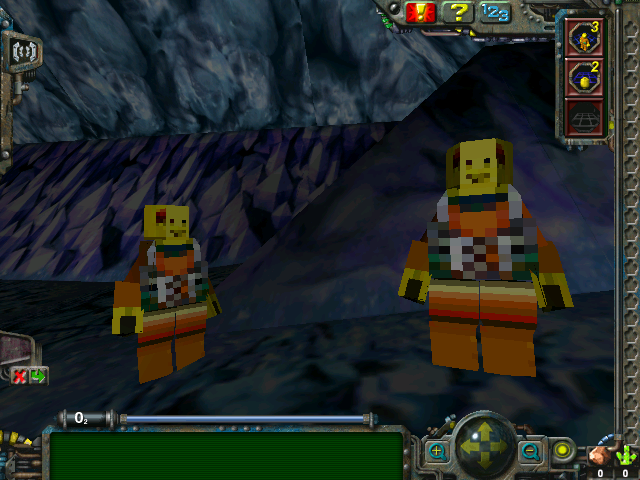Open the top-left camera view switch
This screenshot has height=480, width=640.
click(20, 50)
